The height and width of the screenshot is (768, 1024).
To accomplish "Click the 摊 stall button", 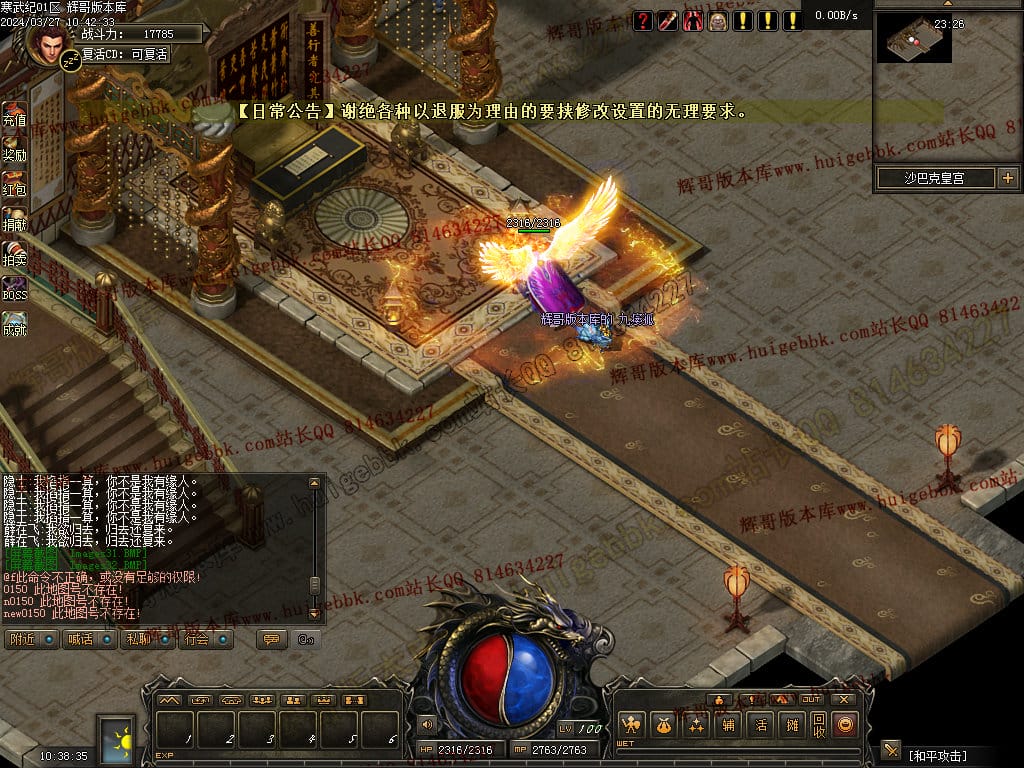I will (x=792, y=725).
